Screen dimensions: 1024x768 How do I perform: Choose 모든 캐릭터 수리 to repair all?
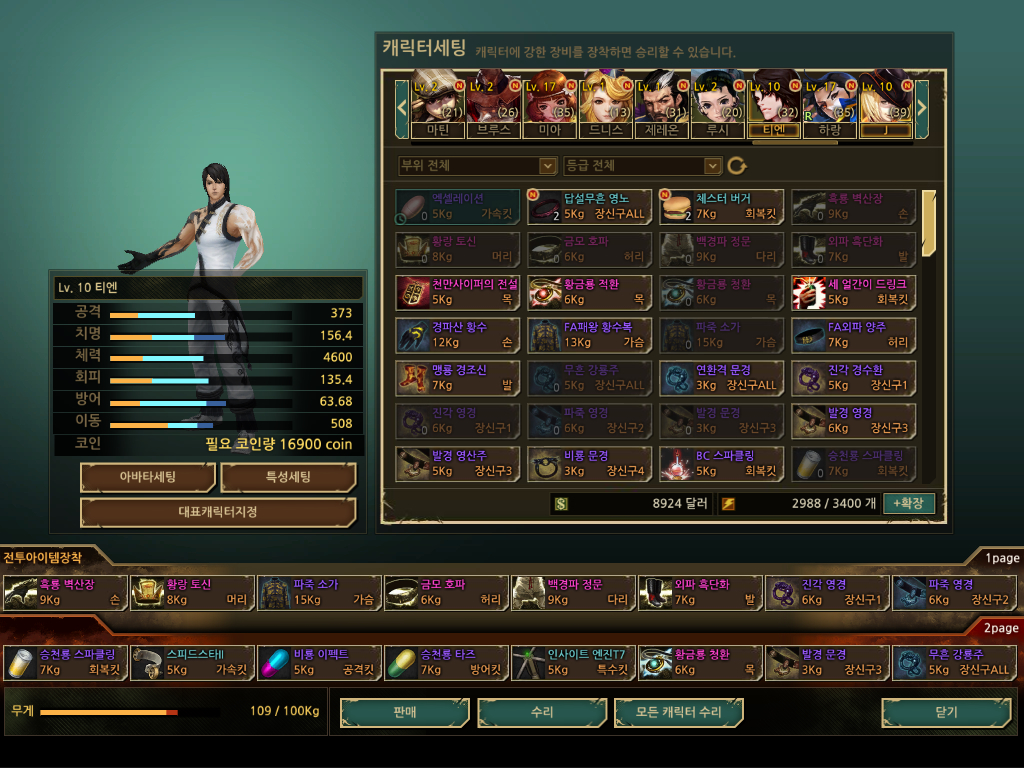(679, 712)
